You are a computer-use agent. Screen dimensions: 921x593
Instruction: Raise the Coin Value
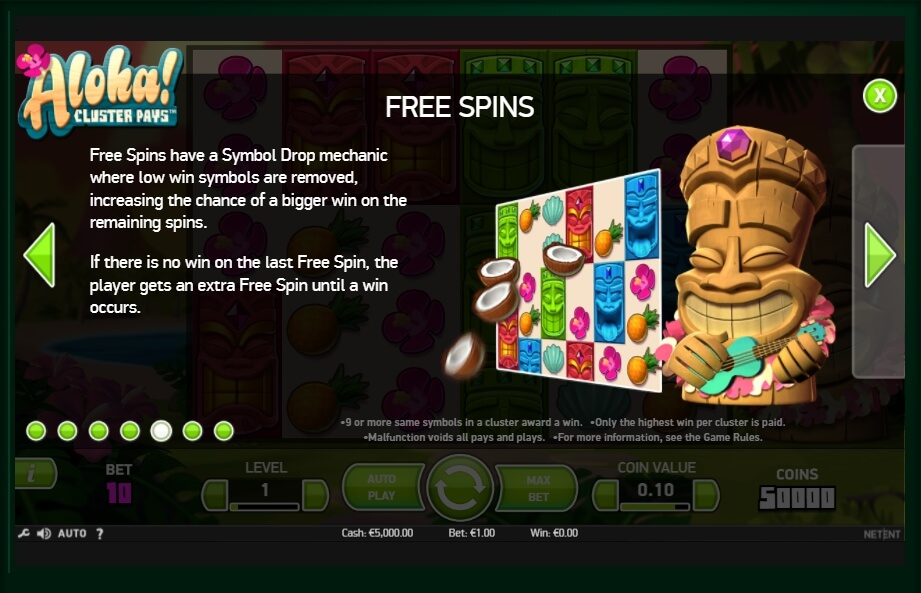coord(706,494)
